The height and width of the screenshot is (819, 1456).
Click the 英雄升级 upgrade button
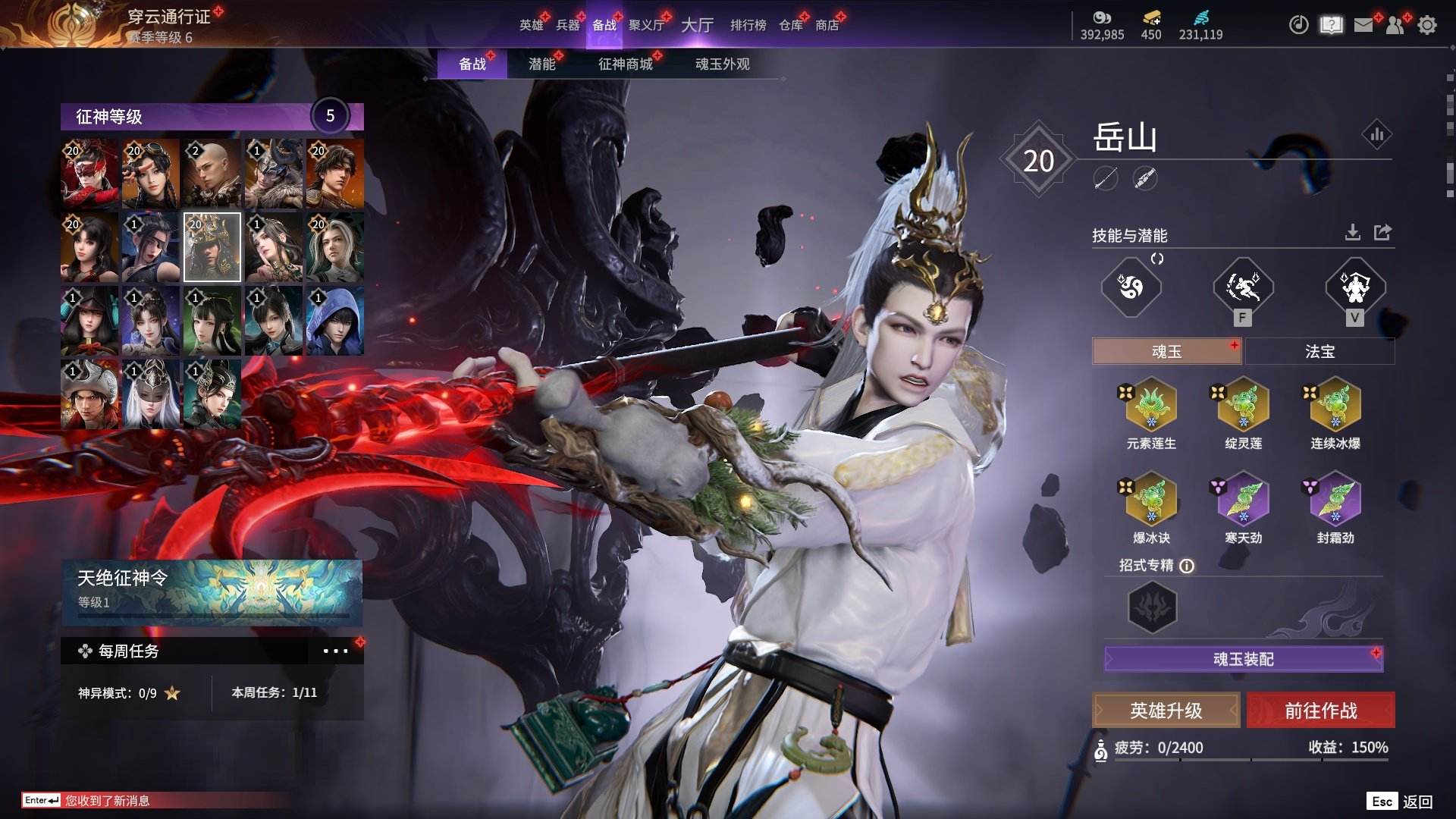click(x=1166, y=711)
